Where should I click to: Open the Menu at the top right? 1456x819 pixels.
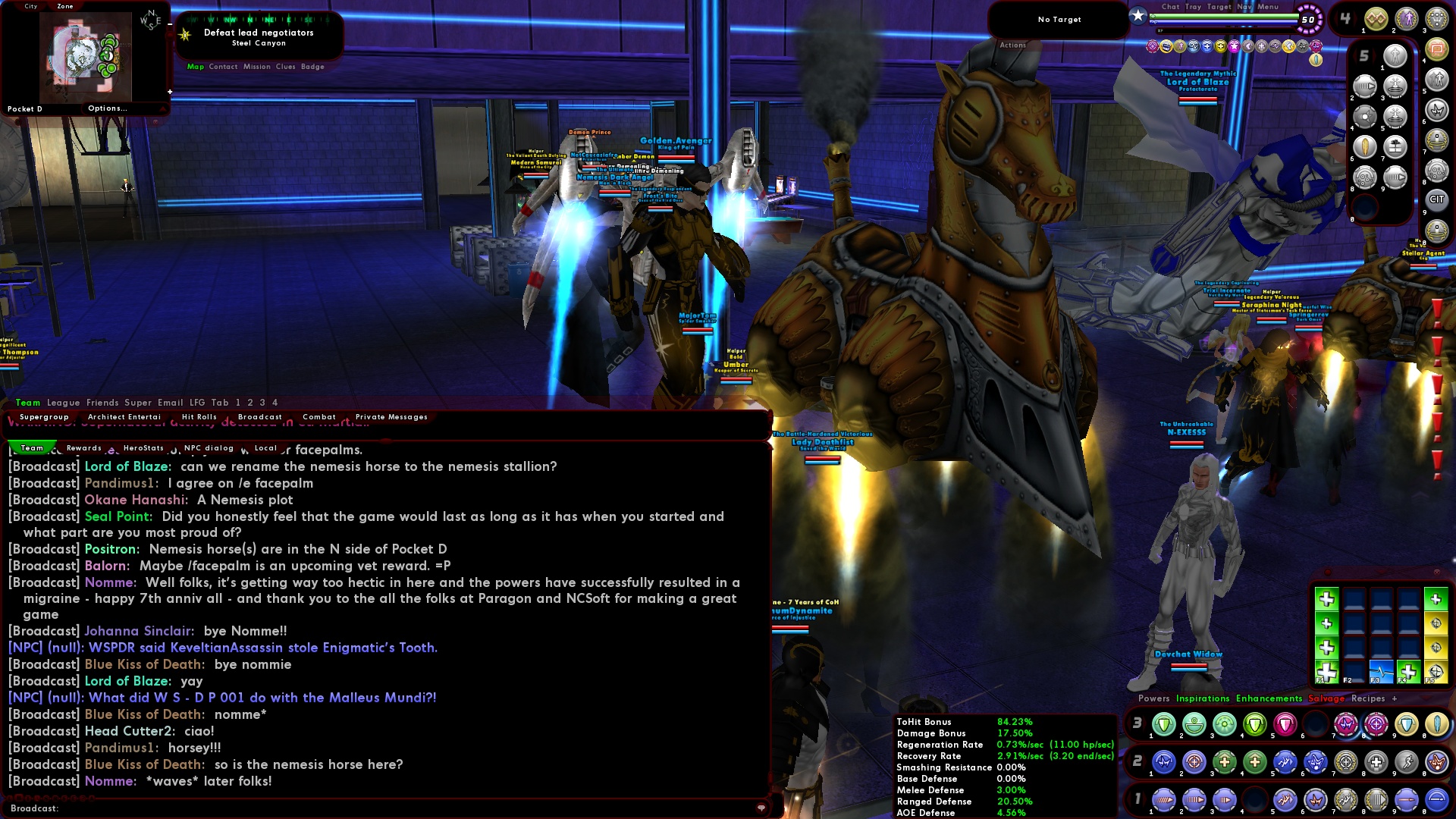1268,7
